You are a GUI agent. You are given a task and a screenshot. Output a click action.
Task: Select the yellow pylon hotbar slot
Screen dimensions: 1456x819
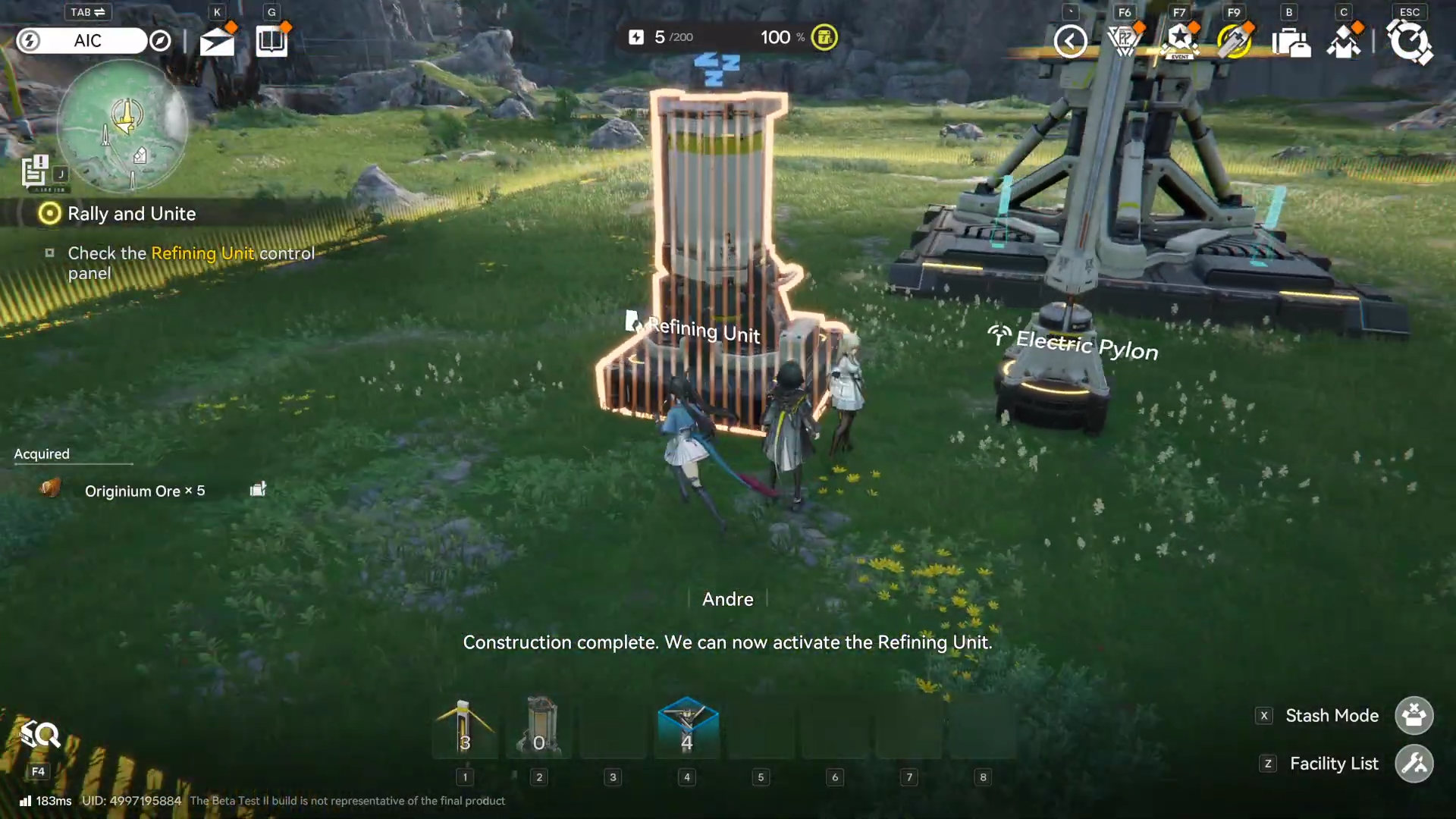pyautogui.click(x=465, y=728)
